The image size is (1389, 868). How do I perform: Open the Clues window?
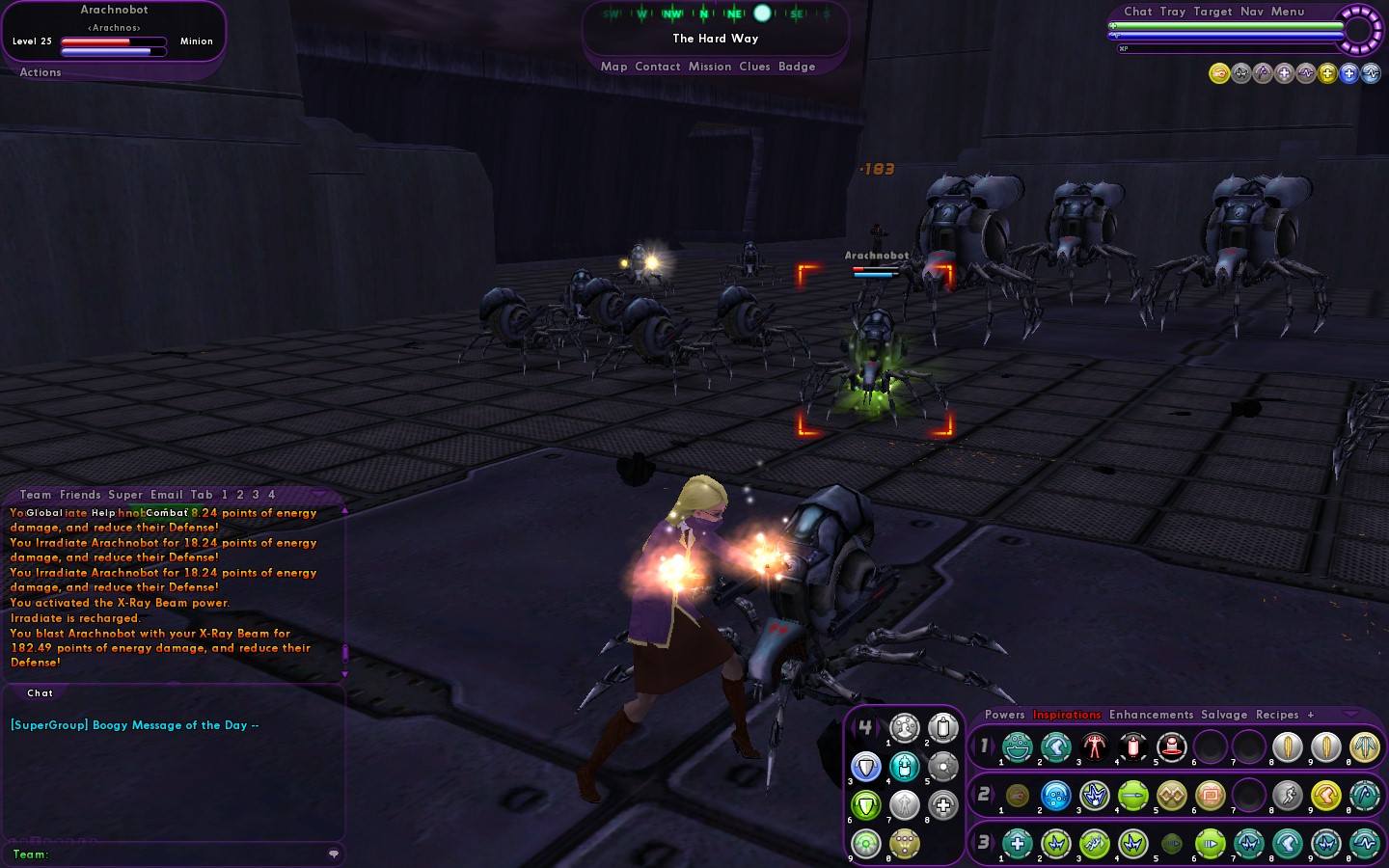(754, 67)
